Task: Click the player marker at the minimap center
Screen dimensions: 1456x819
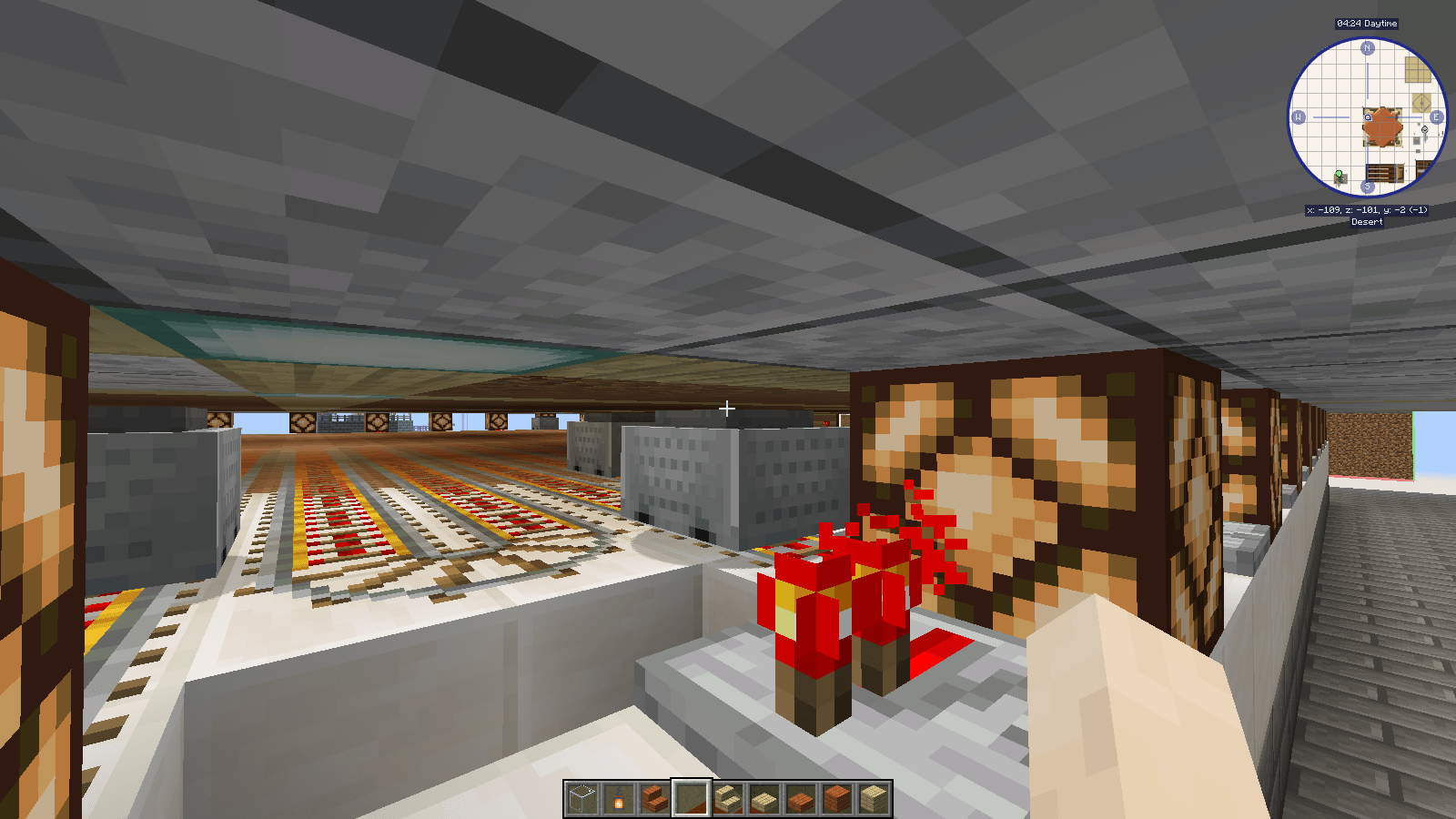Action: (1368, 116)
